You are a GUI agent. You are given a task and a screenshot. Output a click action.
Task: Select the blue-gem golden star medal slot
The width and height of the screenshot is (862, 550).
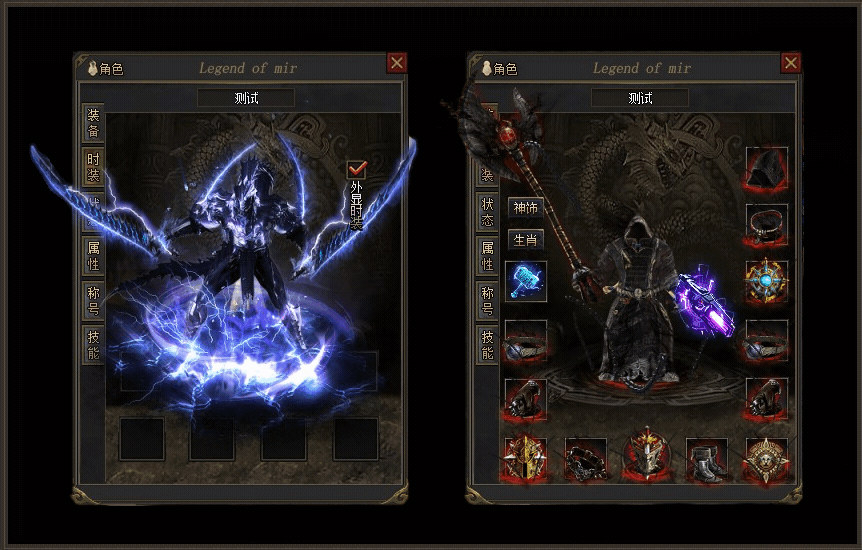pyautogui.click(x=766, y=282)
